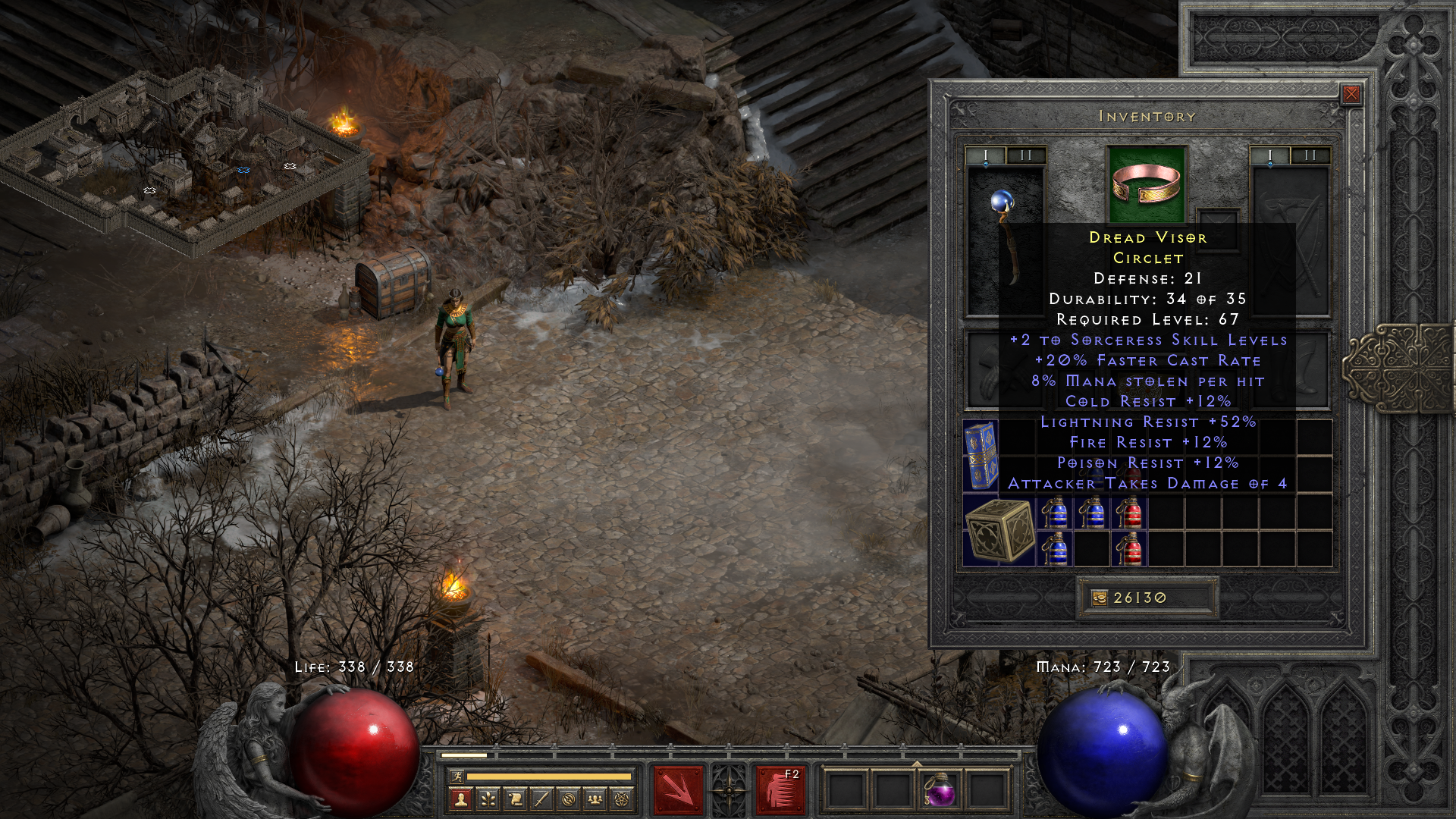Click the swirl eye icon in the menu bar
The image size is (1456, 819).
coord(568,798)
